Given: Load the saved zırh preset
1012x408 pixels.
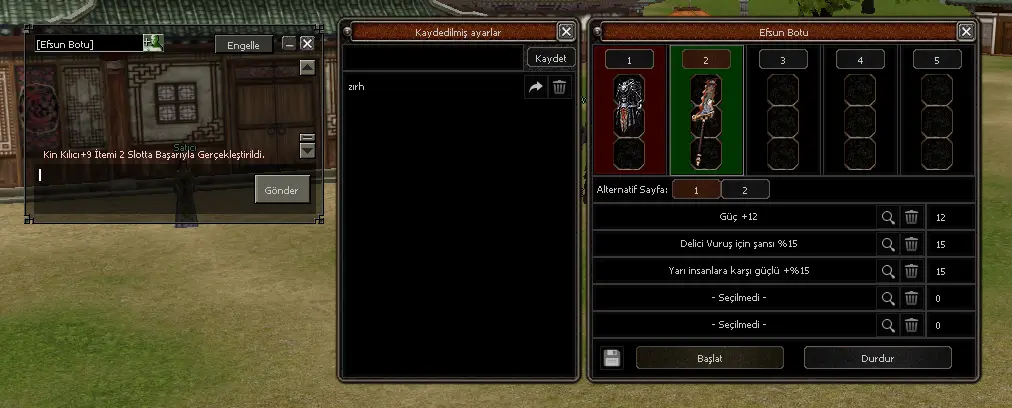Looking at the screenshot, I should (x=536, y=88).
